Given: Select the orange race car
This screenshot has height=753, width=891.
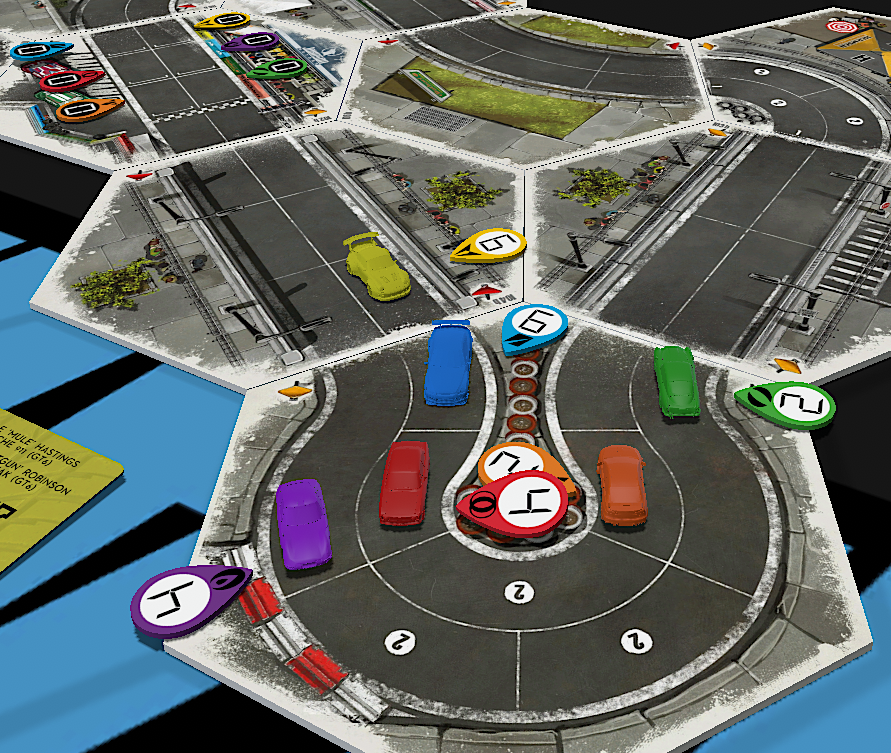Looking at the screenshot, I should point(622,483).
